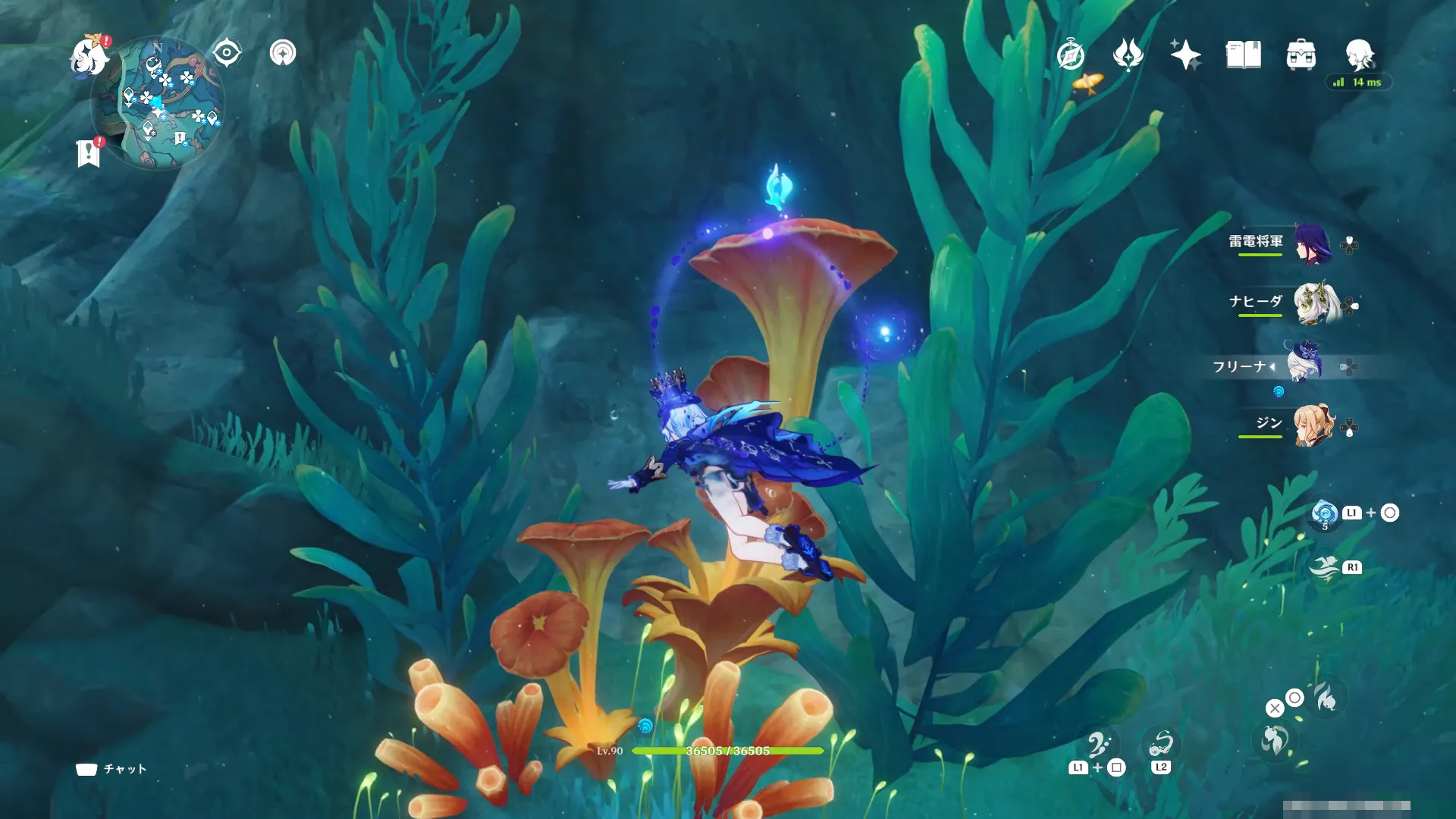Activate the bass clef ability icon
The width and height of the screenshot is (1456, 819).
[x=1099, y=745]
